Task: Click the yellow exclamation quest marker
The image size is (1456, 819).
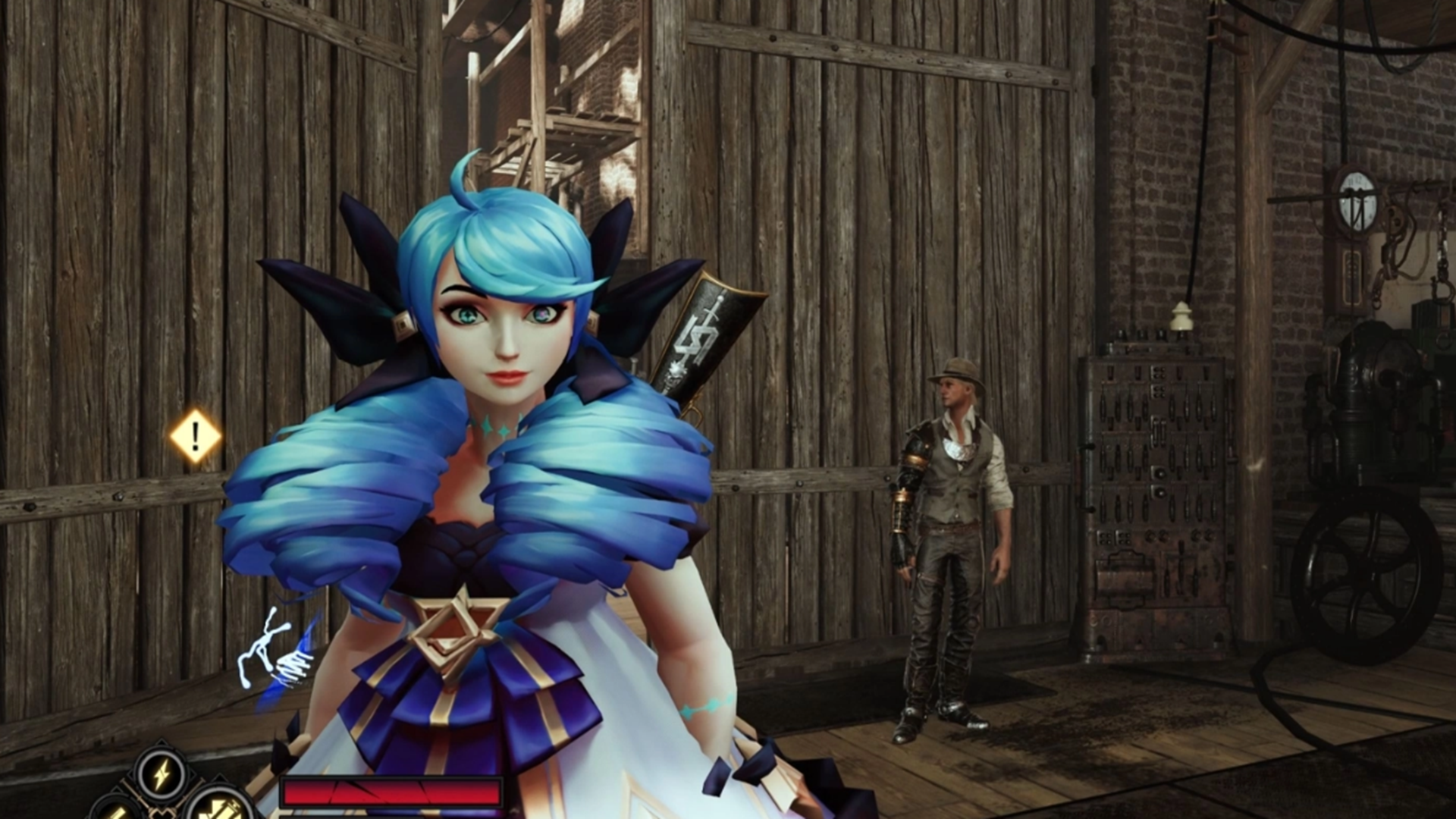Action: pos(196,436)
